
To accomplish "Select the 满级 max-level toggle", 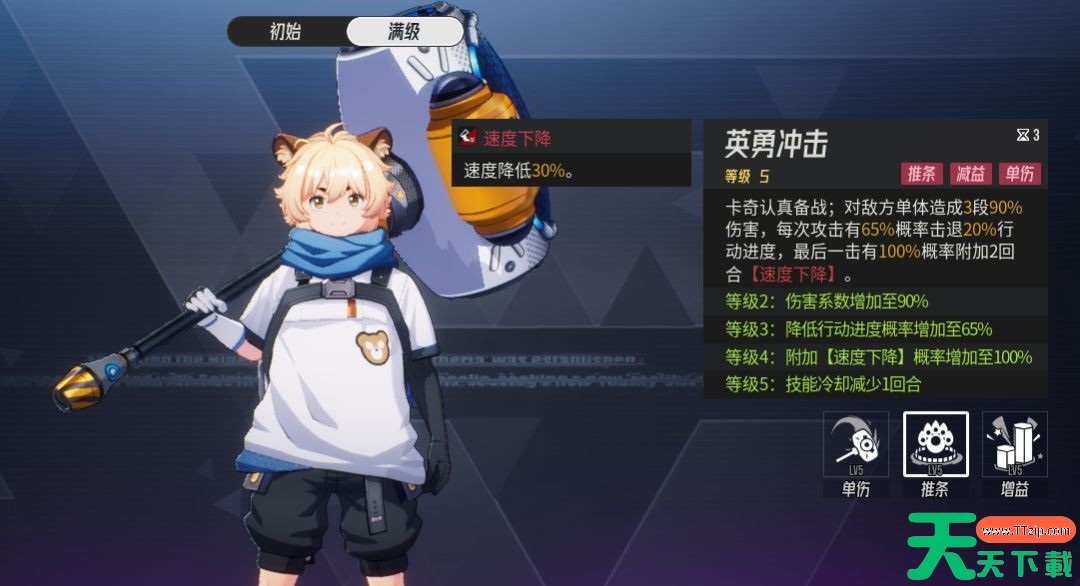I will pos(404,31).
